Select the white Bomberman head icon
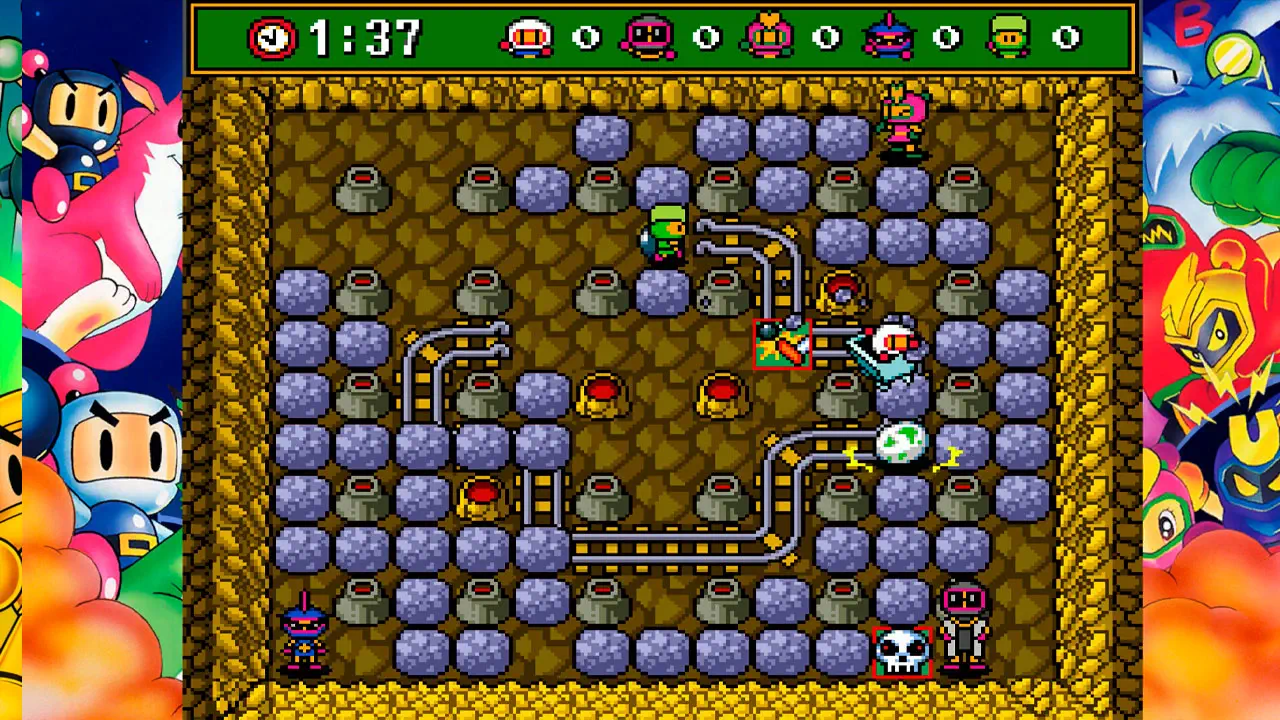The width and height of the screenshot is (1280, 720). pyautogui.click(x=527, y=38)
